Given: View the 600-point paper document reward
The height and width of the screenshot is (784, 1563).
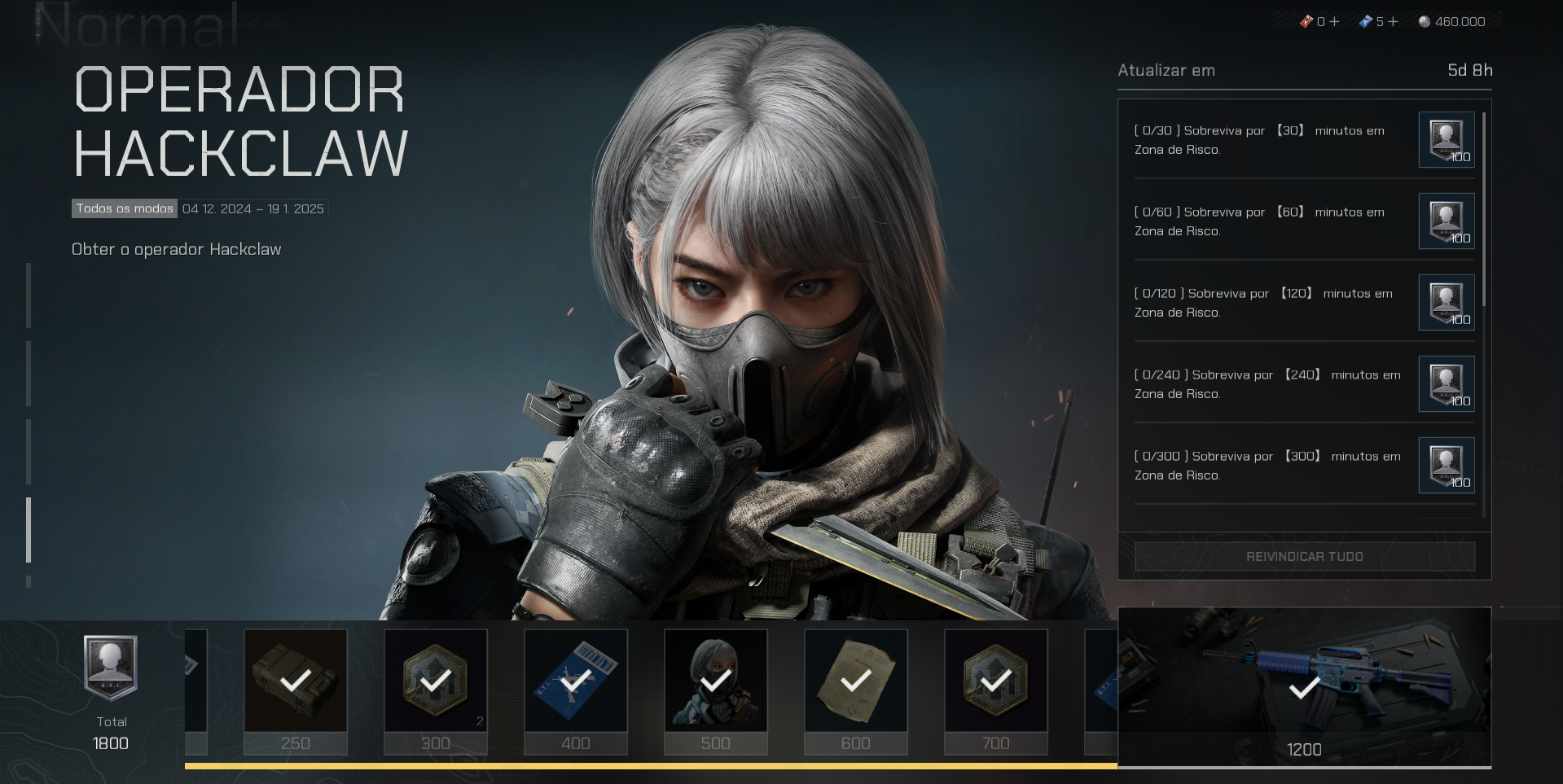Looking at the screenshot, I should click(856, 681).
